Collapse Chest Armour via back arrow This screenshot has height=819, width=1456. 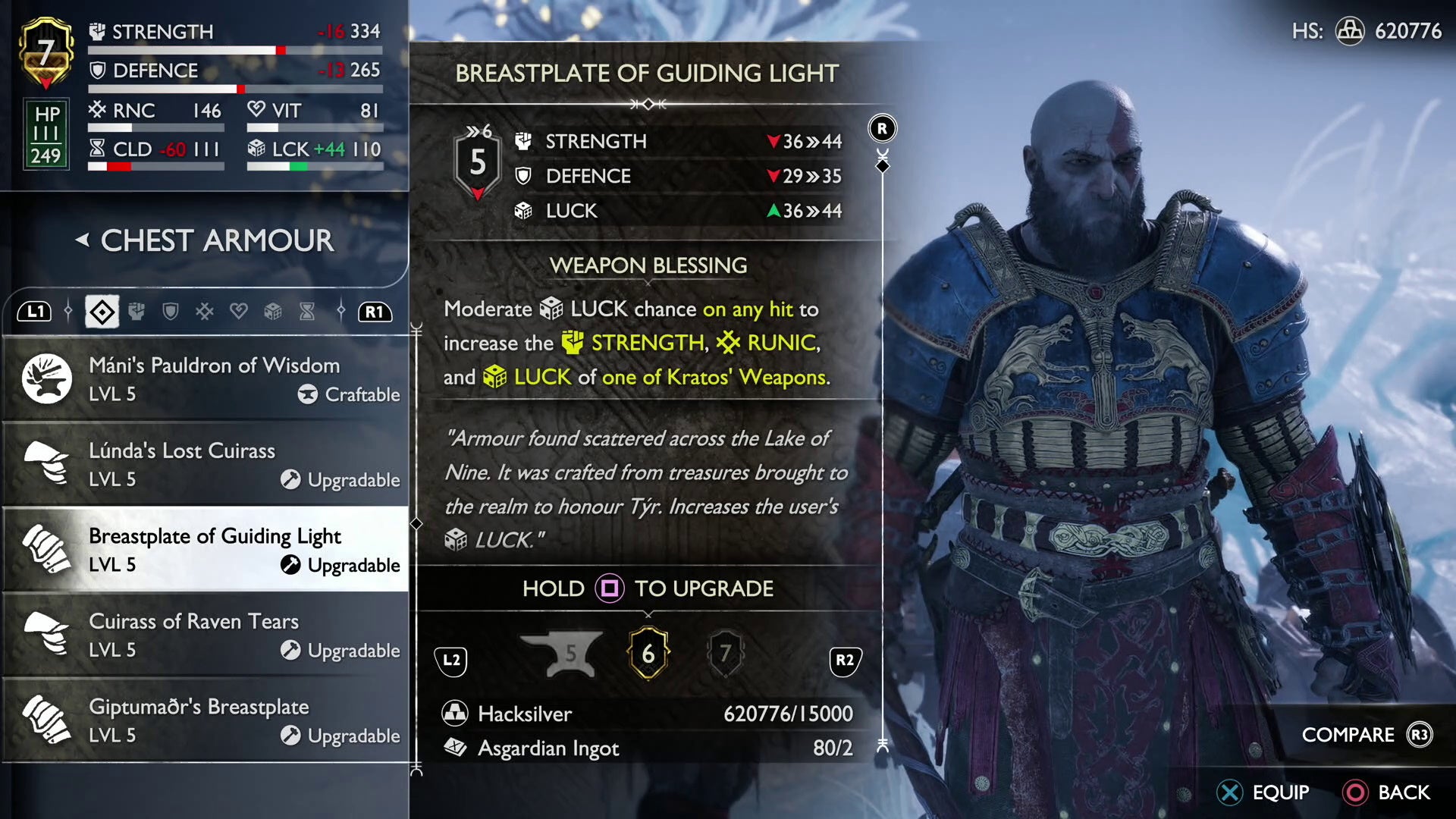(83, 241)
